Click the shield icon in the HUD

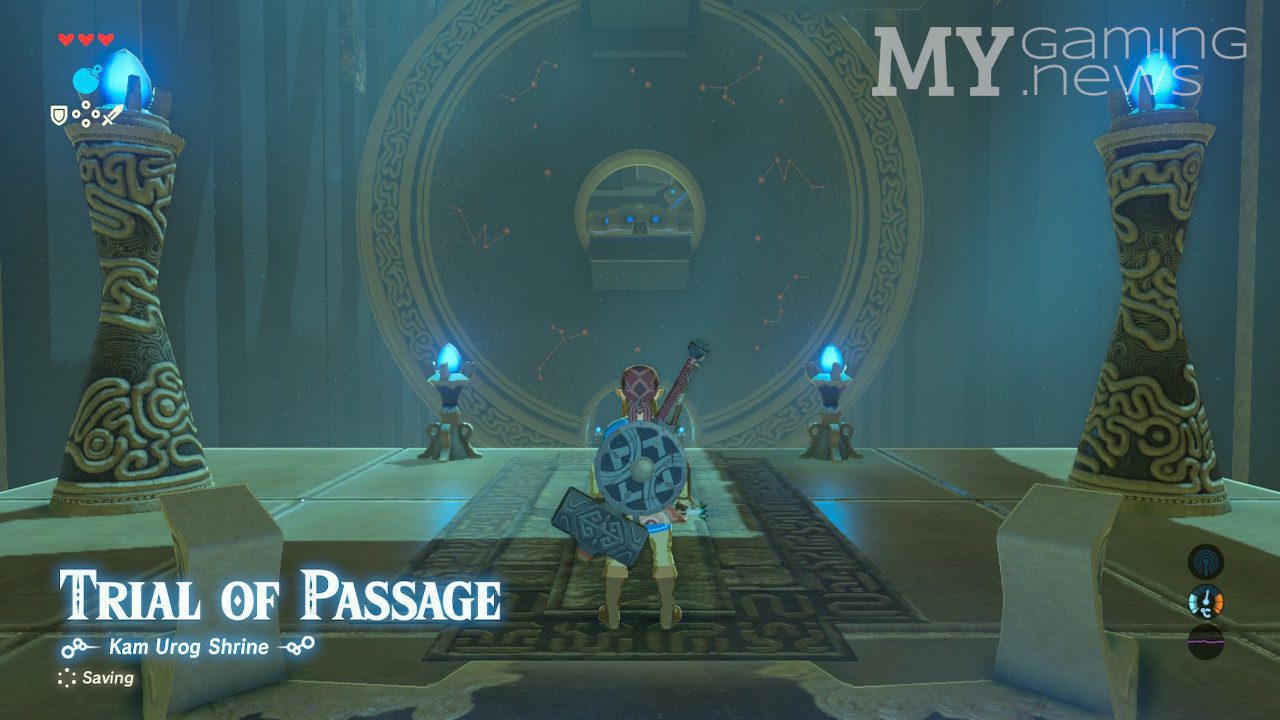pyautogui.click(x=58, y=116)
